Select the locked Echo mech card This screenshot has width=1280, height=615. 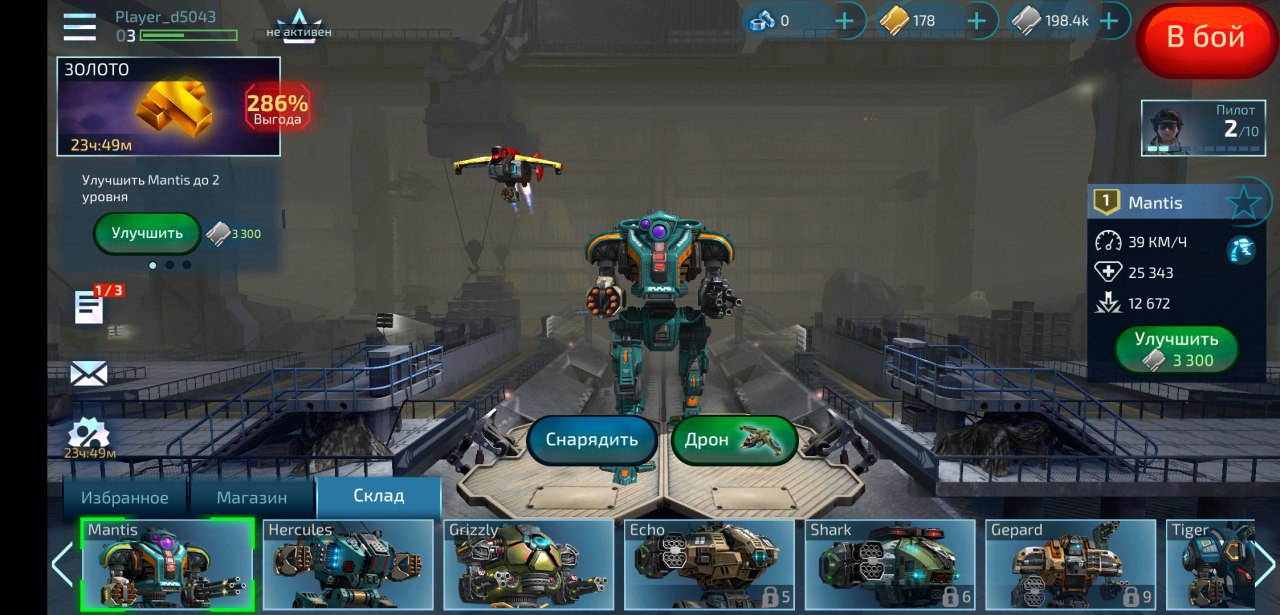(709, 564)
